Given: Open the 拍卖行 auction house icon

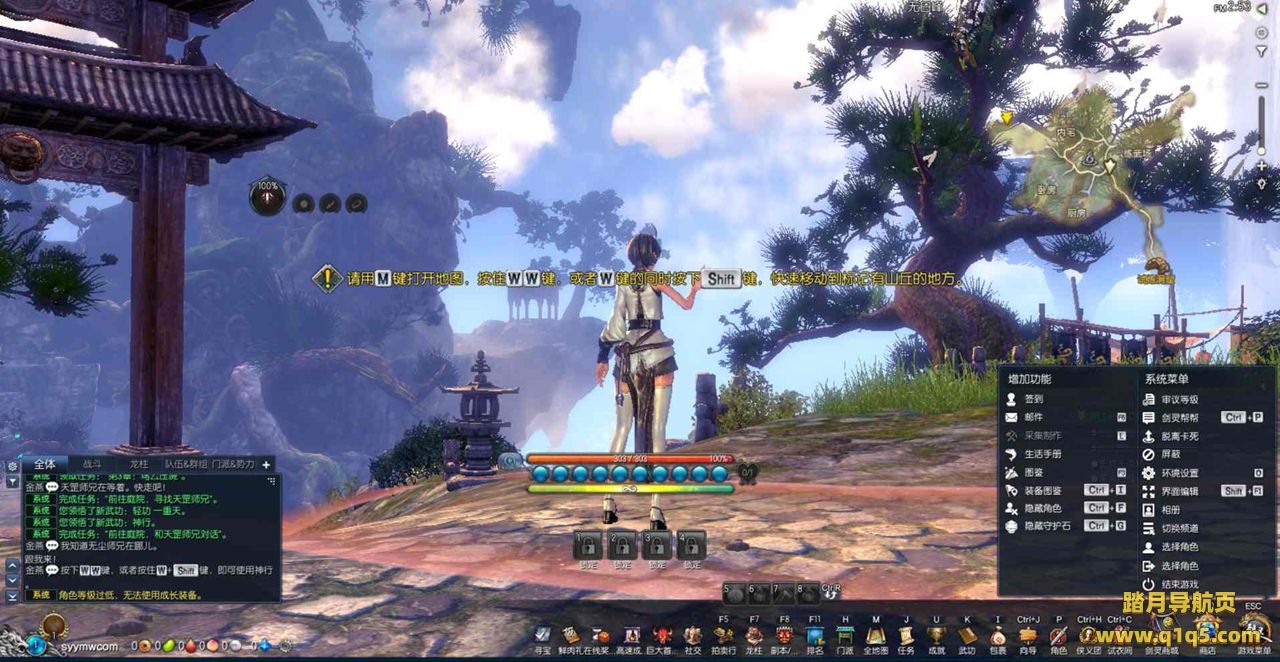Looking at the screenshot, I should (x=723, y=636).
